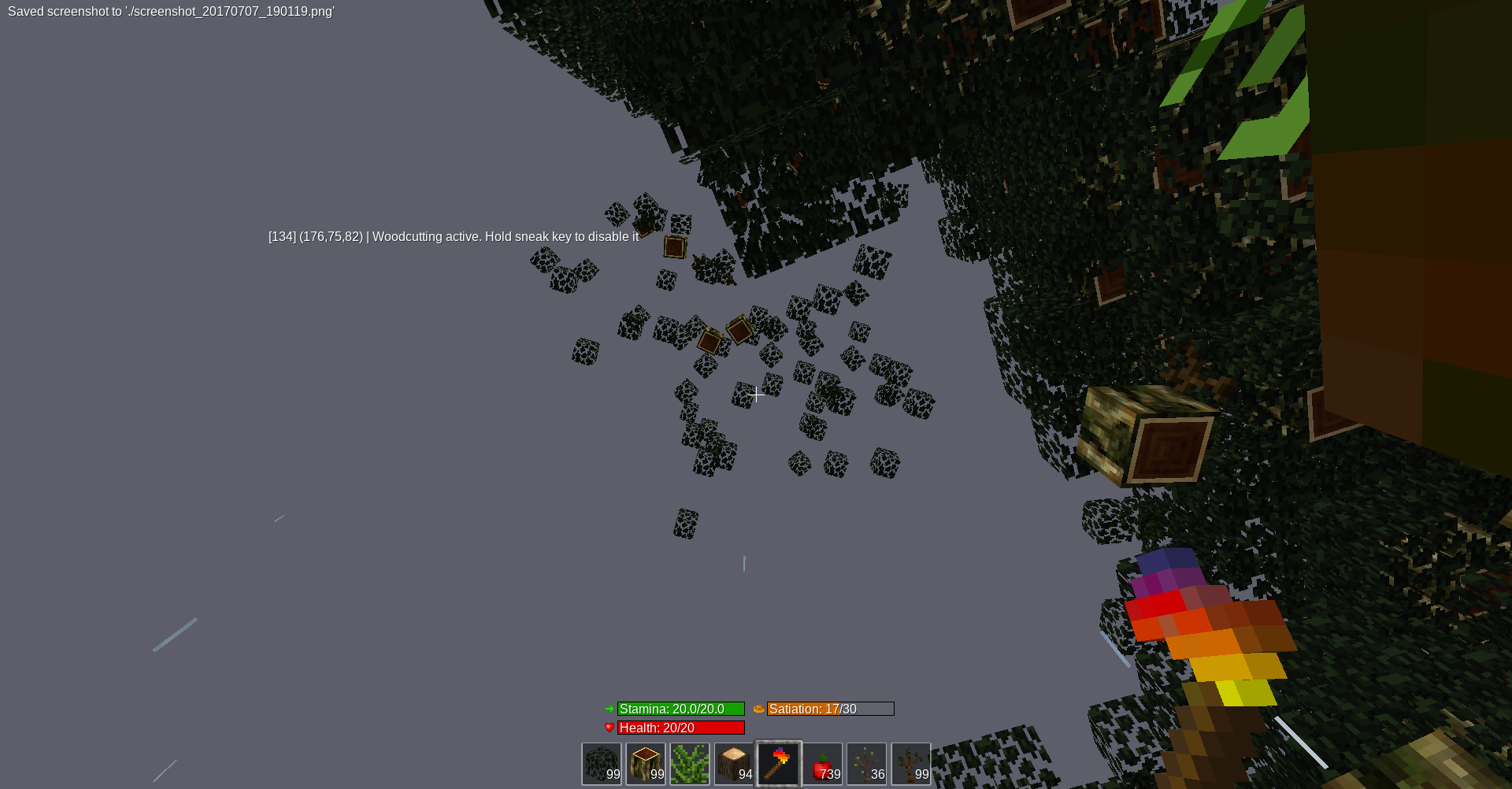Select the mossy jungle log slot
This screenshot has width=1512, height=789.
point(646,764)
